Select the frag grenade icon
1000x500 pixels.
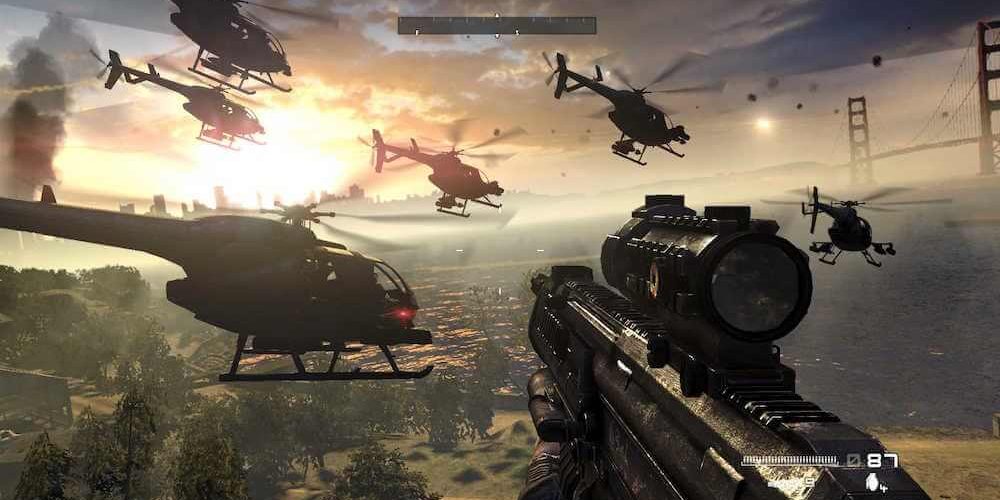point(869,482)
